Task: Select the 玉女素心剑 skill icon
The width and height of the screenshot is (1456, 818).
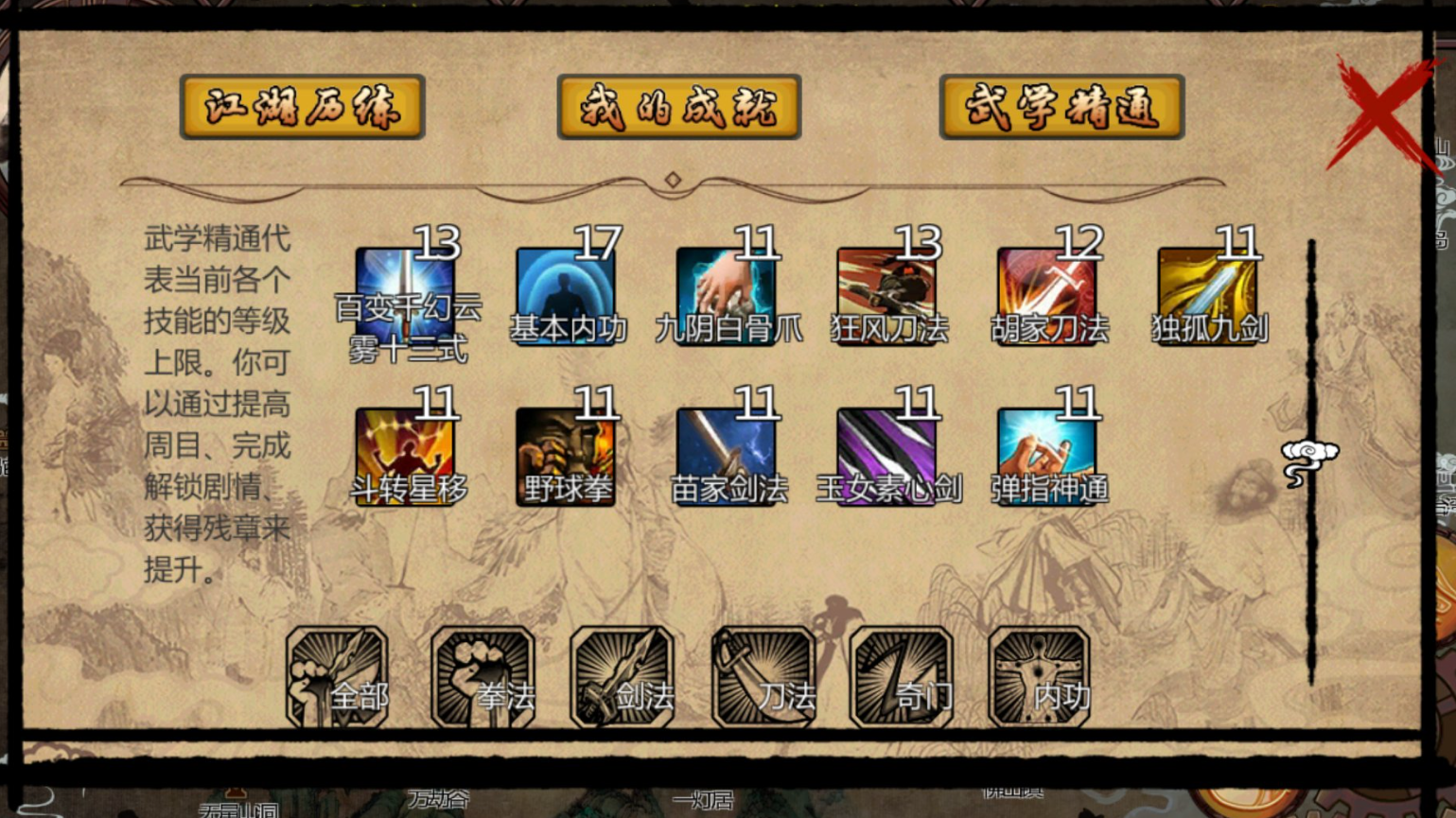Action: tap(887, 456)
